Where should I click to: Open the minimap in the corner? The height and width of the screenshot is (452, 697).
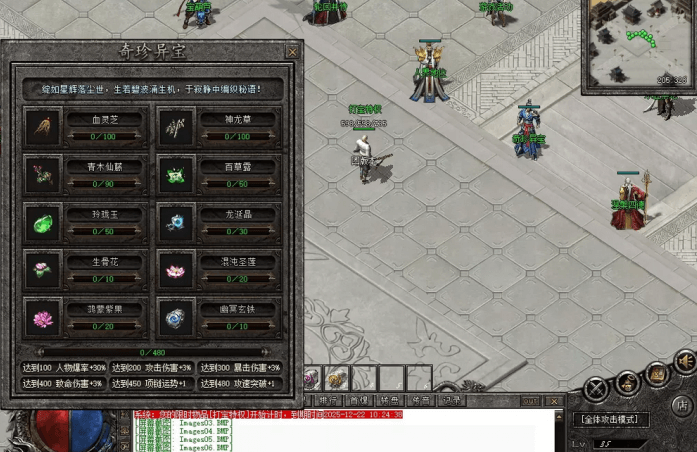tap(639, 42)
